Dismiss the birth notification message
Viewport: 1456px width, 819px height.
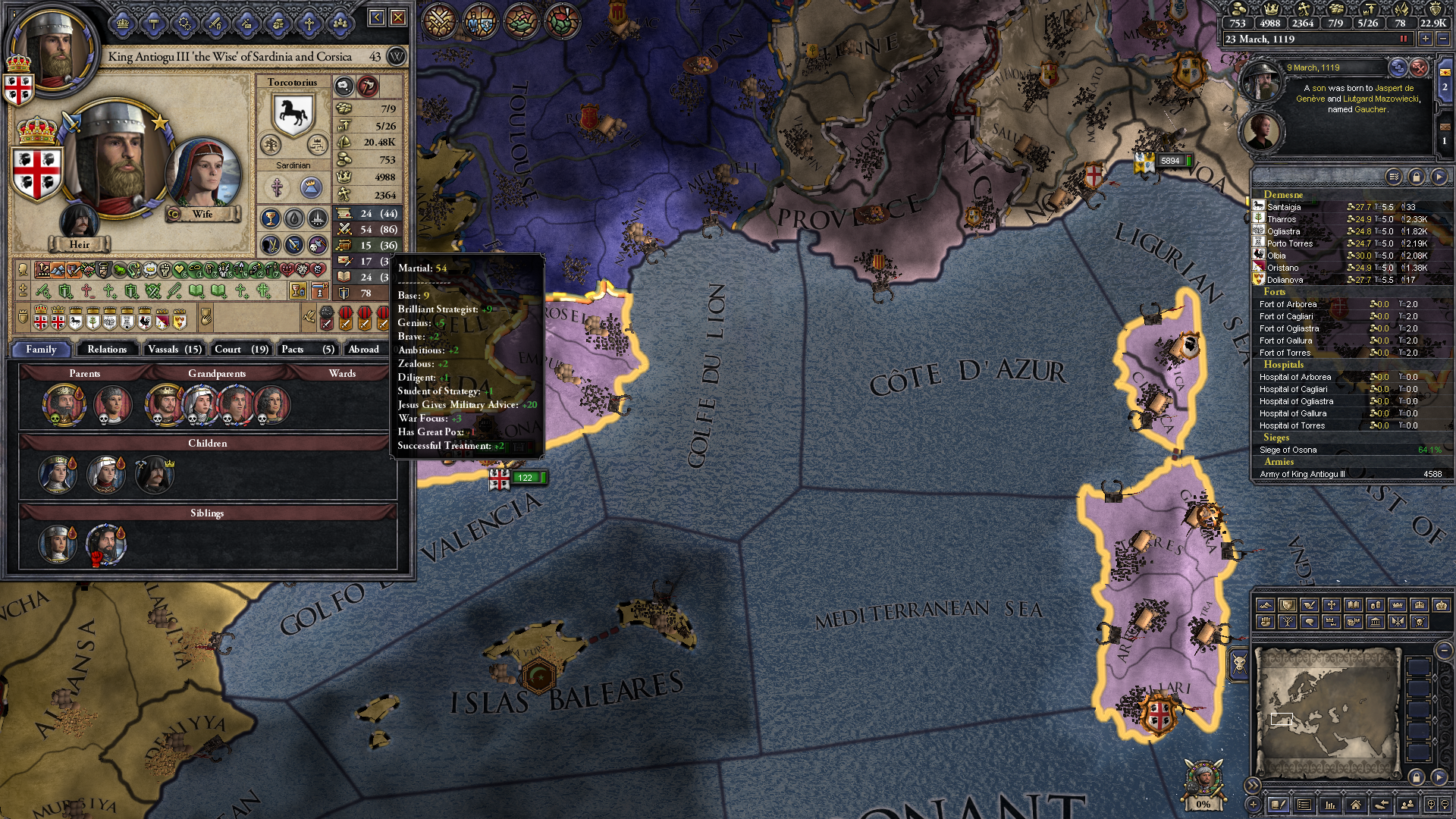pos(1419,68)
